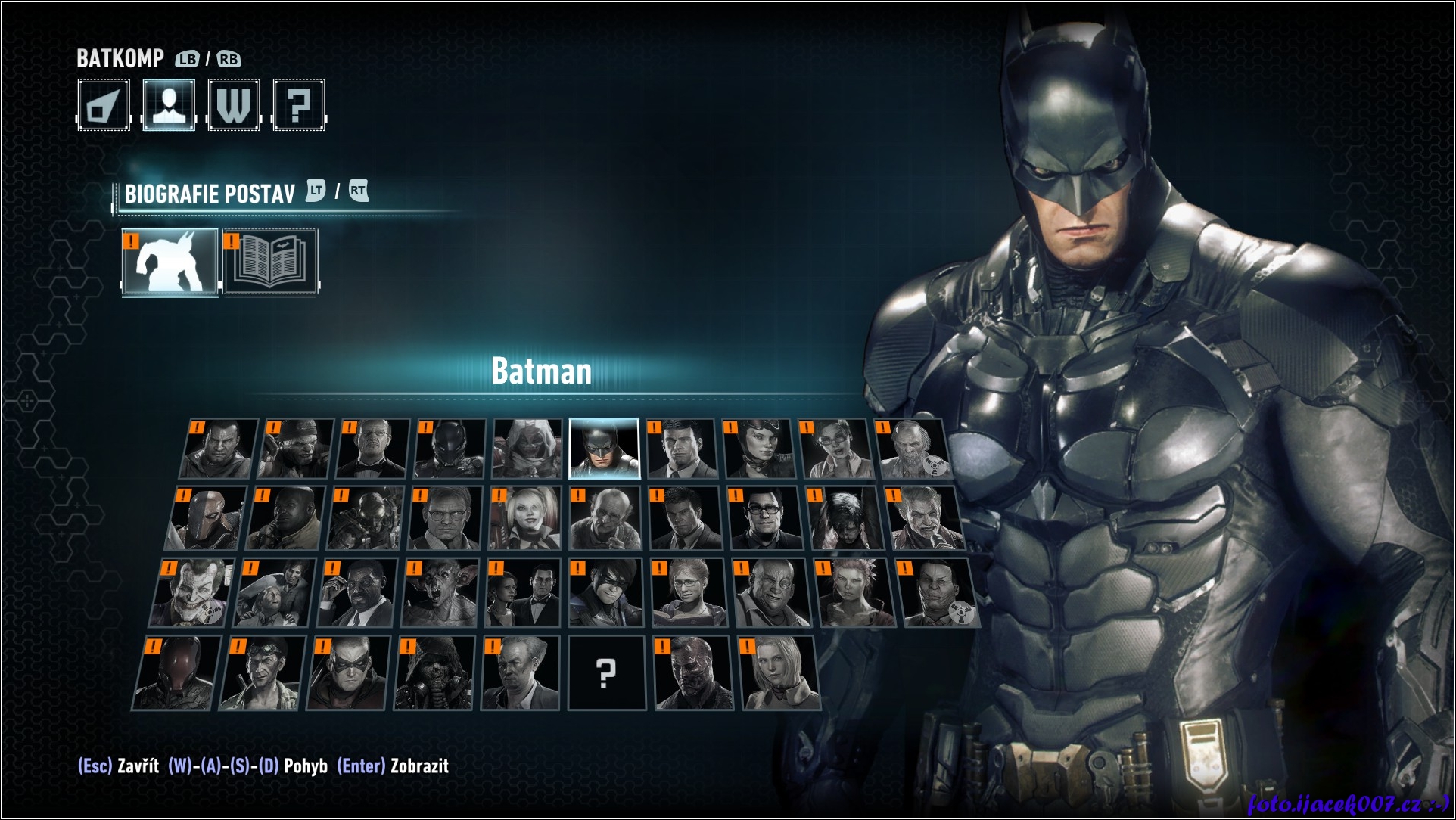Select the Alfred portrait with bow tie
The image size is (1456, 820).
(x=372, y=449)
